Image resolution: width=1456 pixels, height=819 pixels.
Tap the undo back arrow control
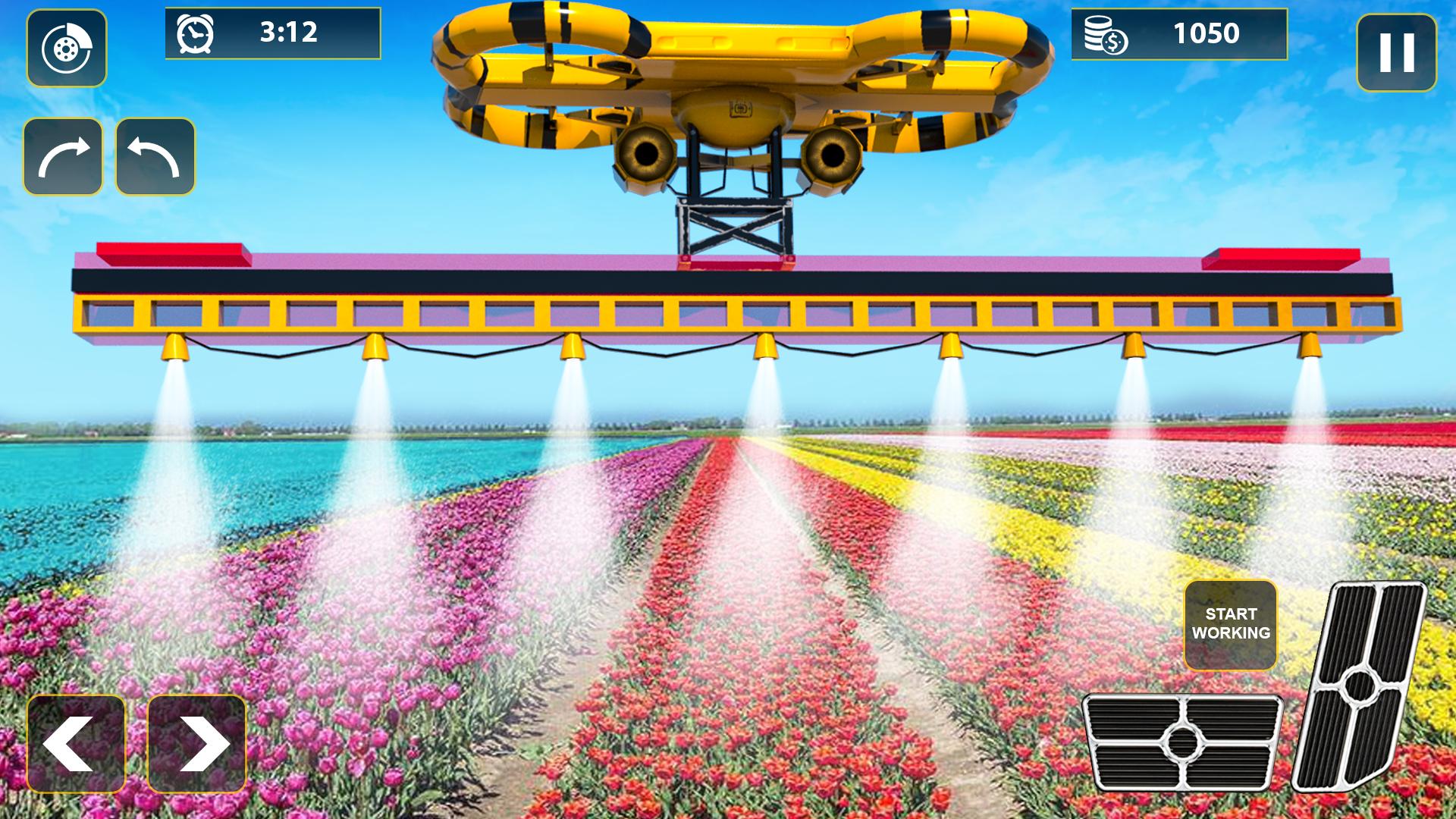[153, 155]
